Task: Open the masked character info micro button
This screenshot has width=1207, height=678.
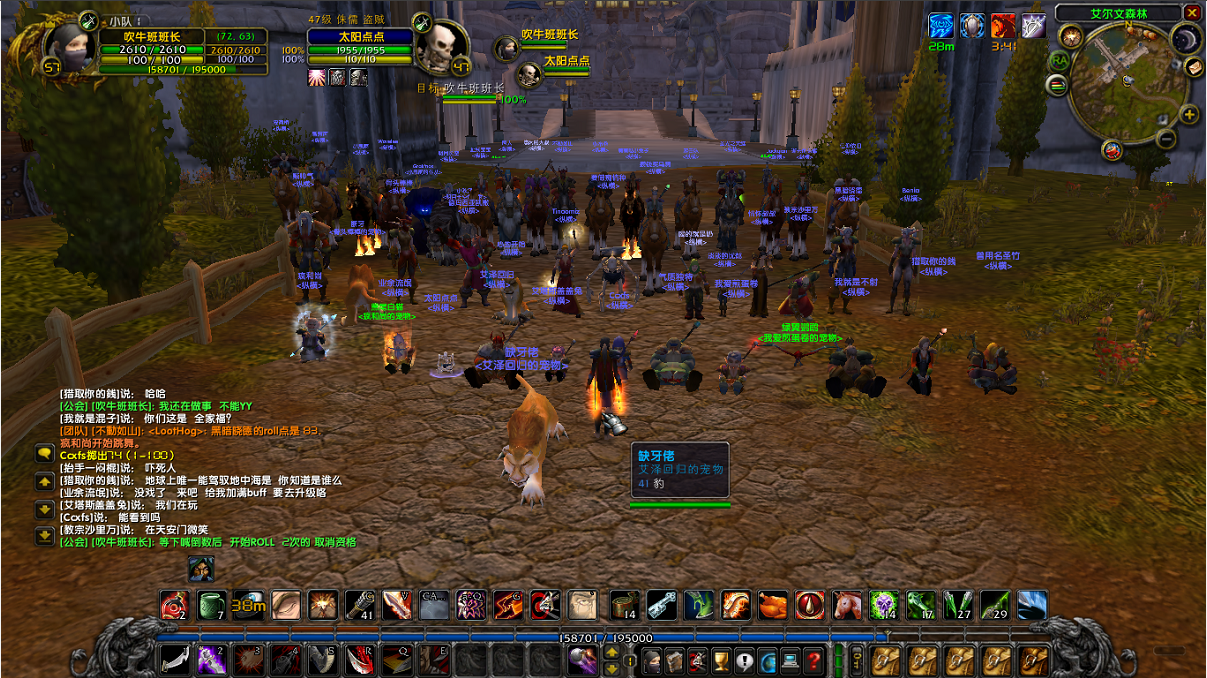Action: click(x=651, y=660)
